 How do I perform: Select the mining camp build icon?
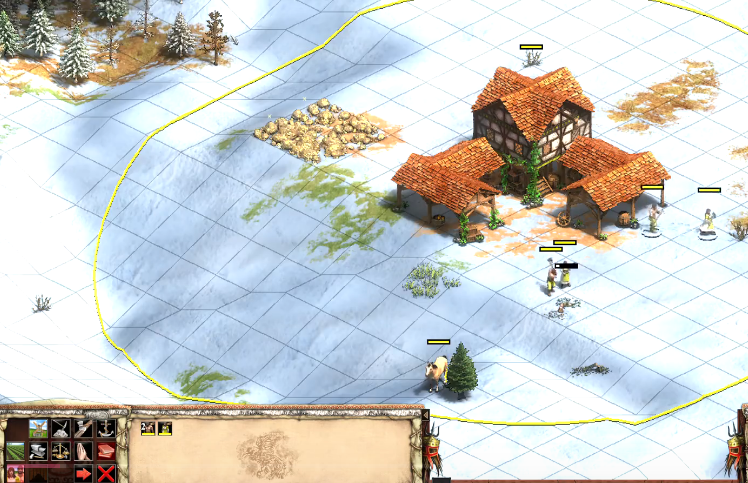click(x=61, y=429)
